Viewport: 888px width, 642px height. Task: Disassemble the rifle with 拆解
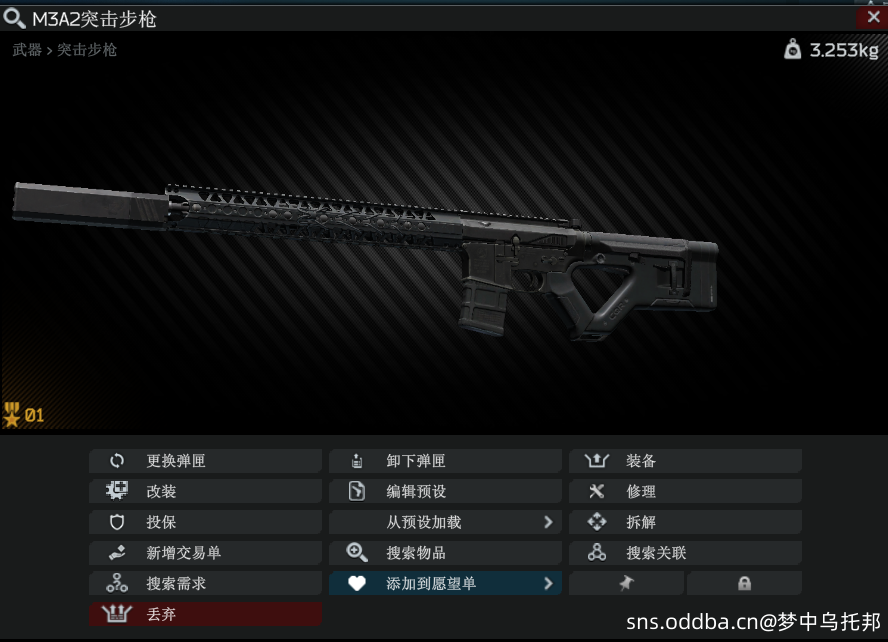[x=685, y=522]
